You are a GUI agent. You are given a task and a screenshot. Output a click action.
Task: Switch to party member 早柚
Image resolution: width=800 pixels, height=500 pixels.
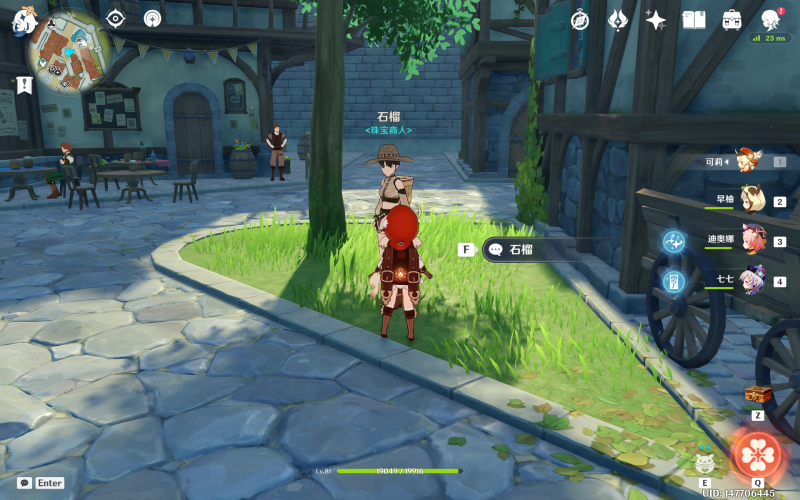[751, 200]
